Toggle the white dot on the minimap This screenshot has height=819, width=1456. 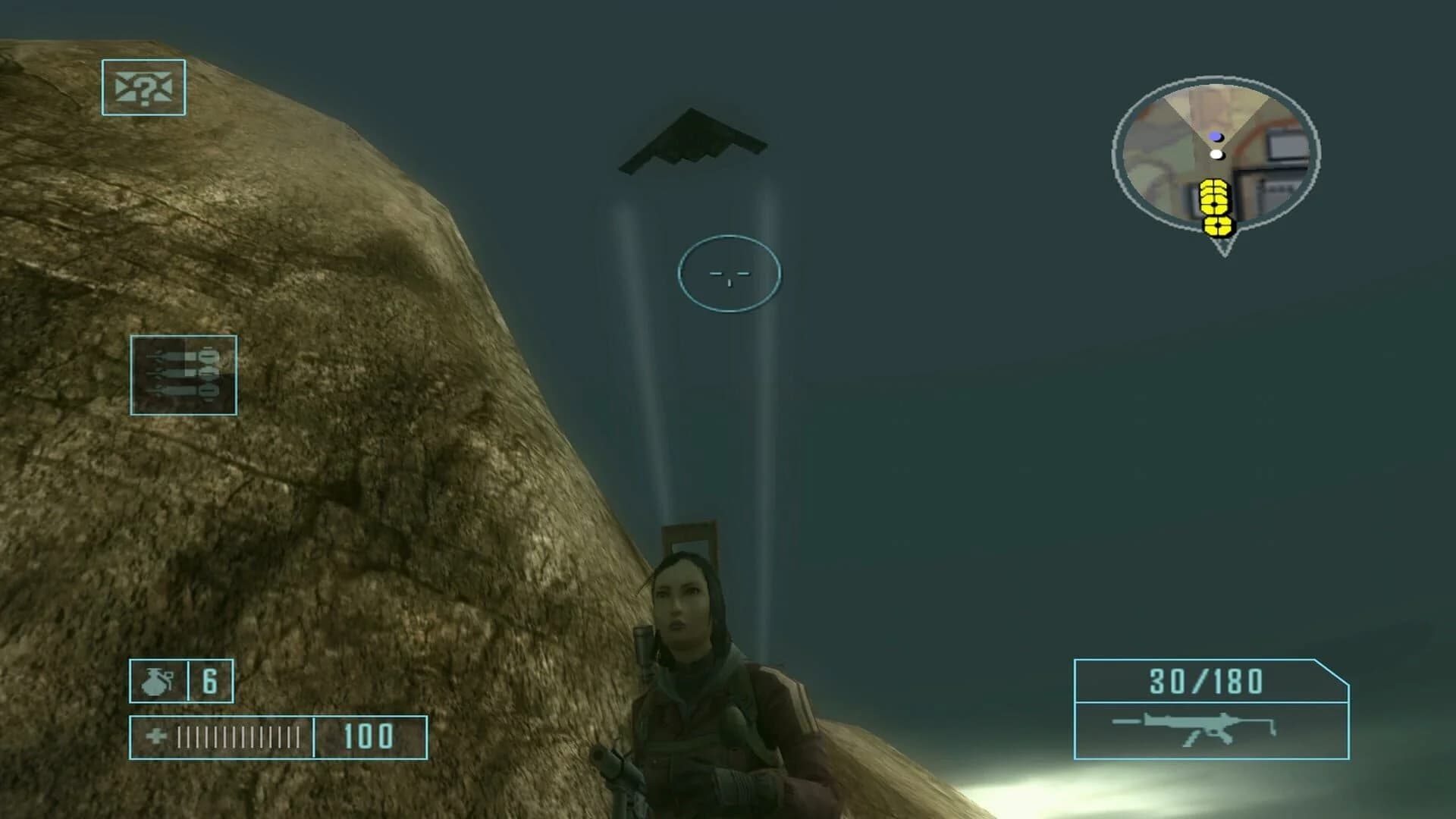click(x=1216, y=154)
